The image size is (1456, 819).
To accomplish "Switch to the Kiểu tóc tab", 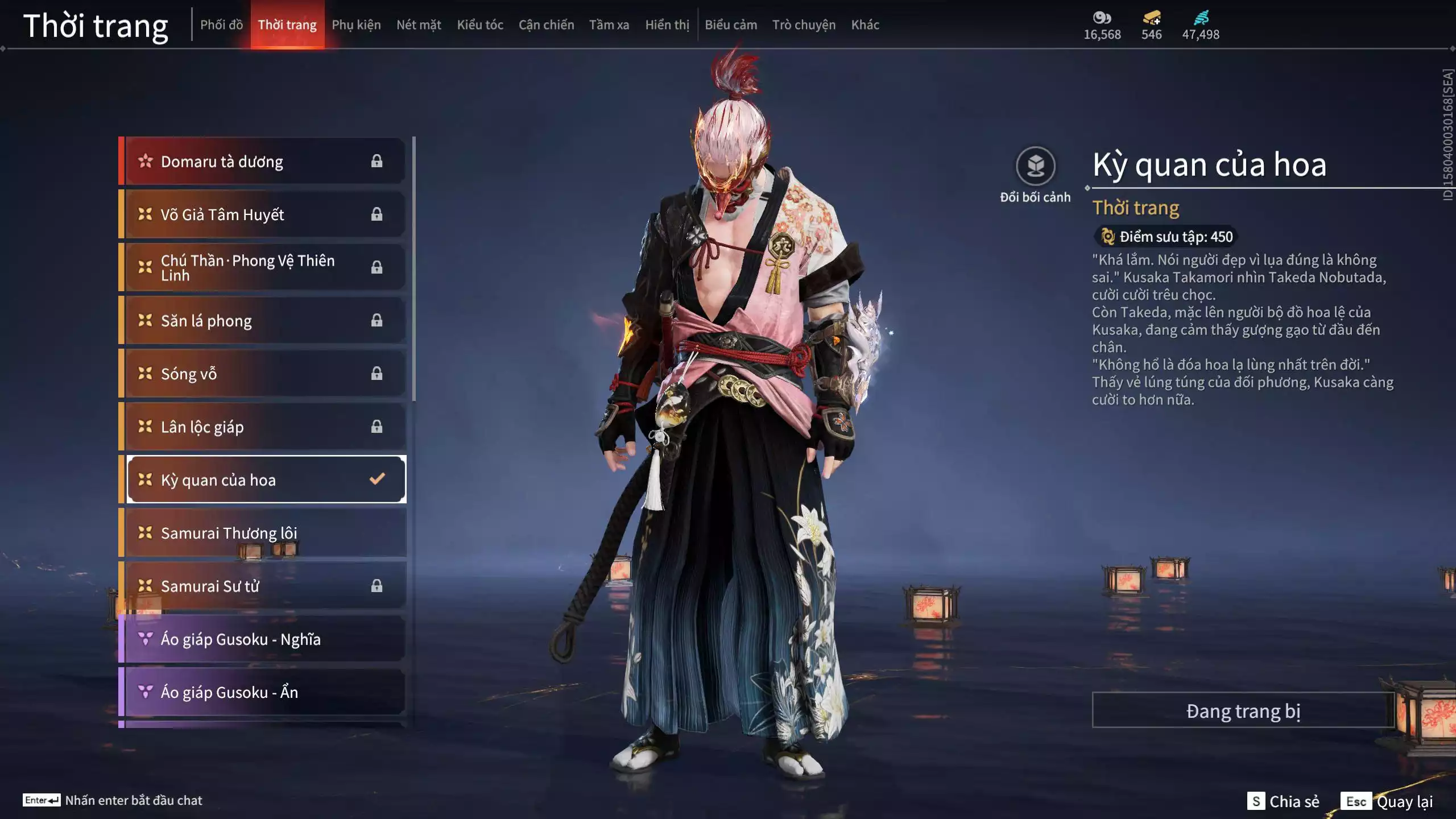I will point(479,24).
